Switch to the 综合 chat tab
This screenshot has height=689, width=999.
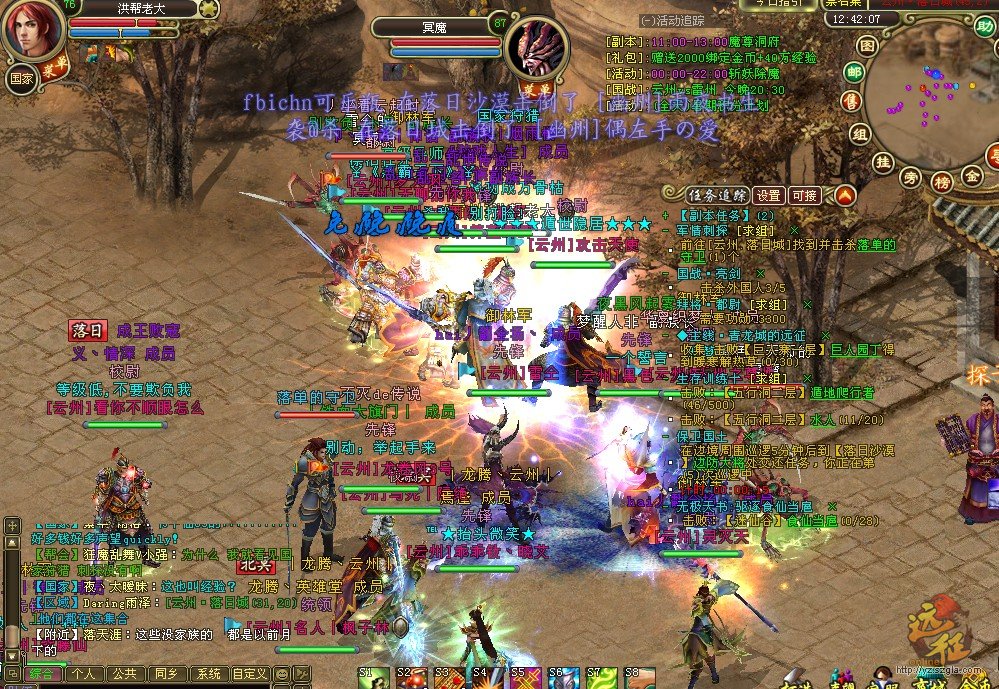point(43,674)
